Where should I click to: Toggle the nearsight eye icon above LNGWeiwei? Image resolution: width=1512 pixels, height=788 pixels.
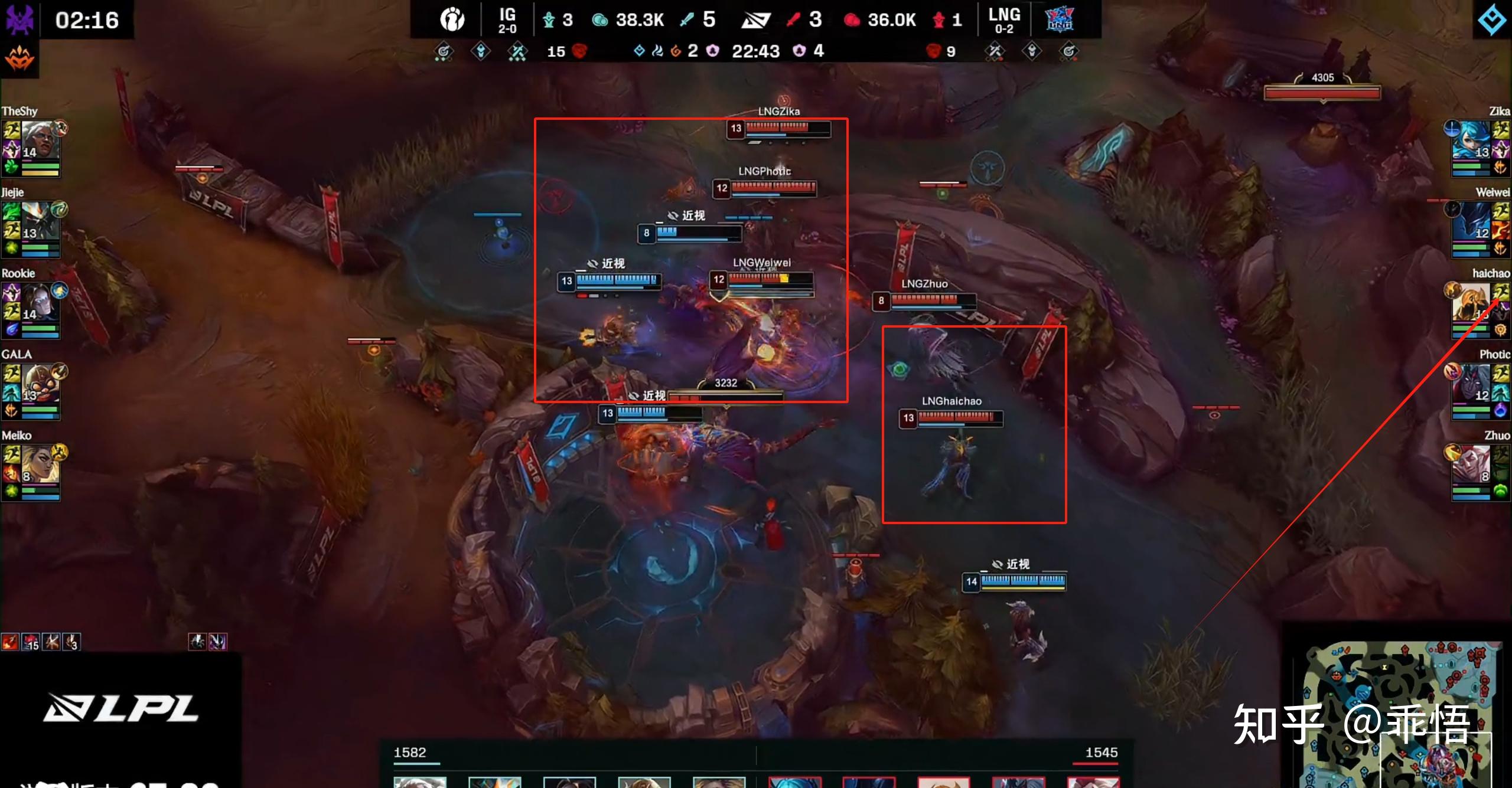(592, 264)
